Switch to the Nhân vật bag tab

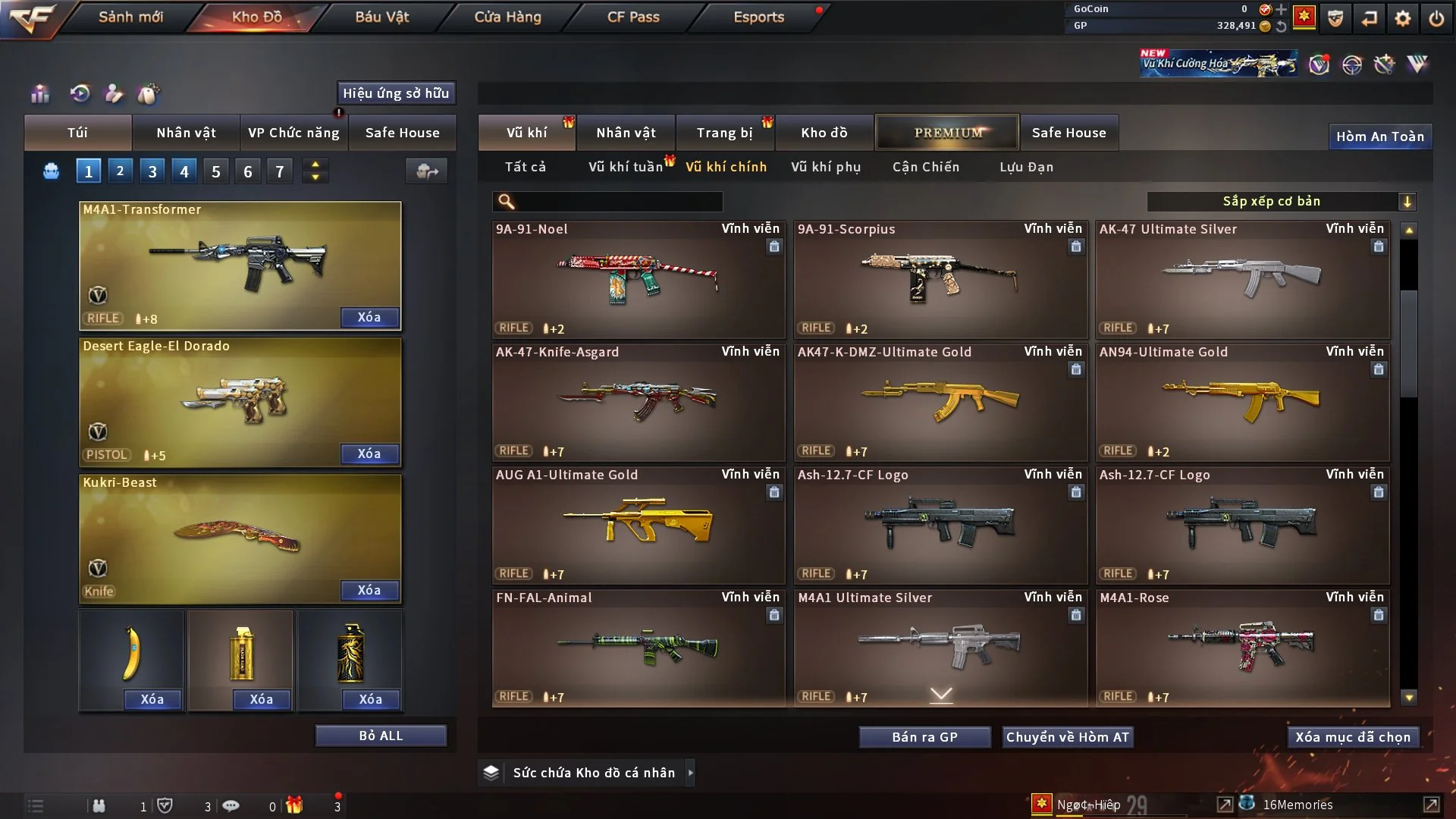pos(186,133)
